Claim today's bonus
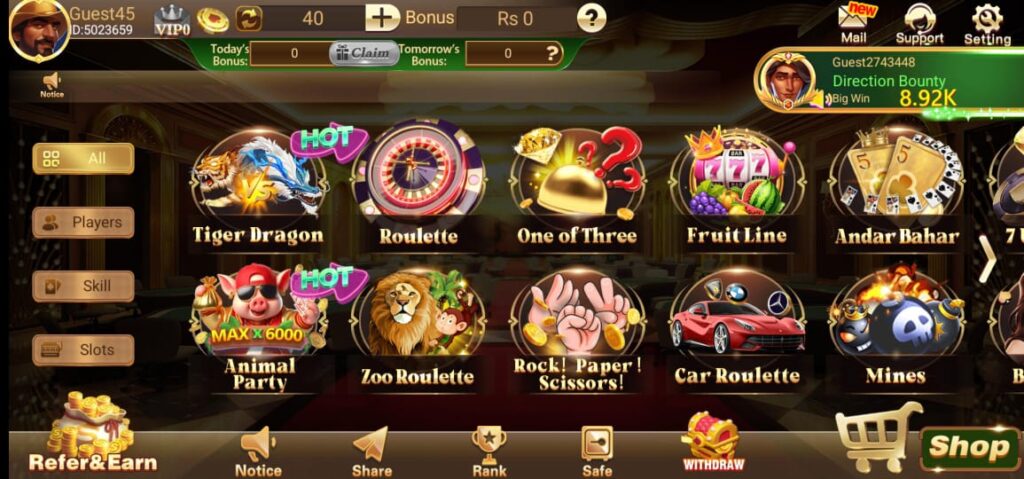This screenshot has width=1024, height=479. [364, 53]
